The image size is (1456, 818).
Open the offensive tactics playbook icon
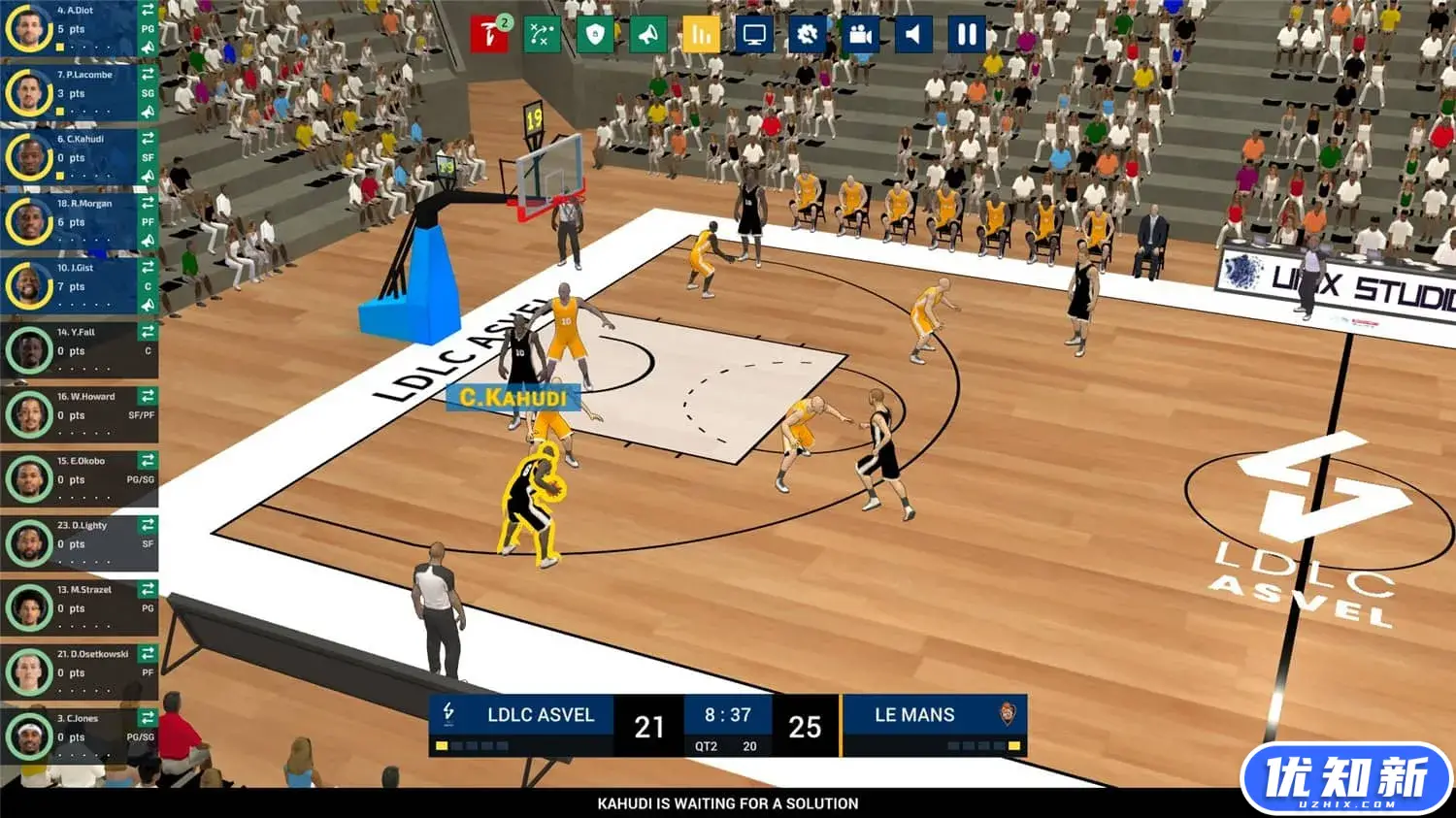(x=542, y=35)
